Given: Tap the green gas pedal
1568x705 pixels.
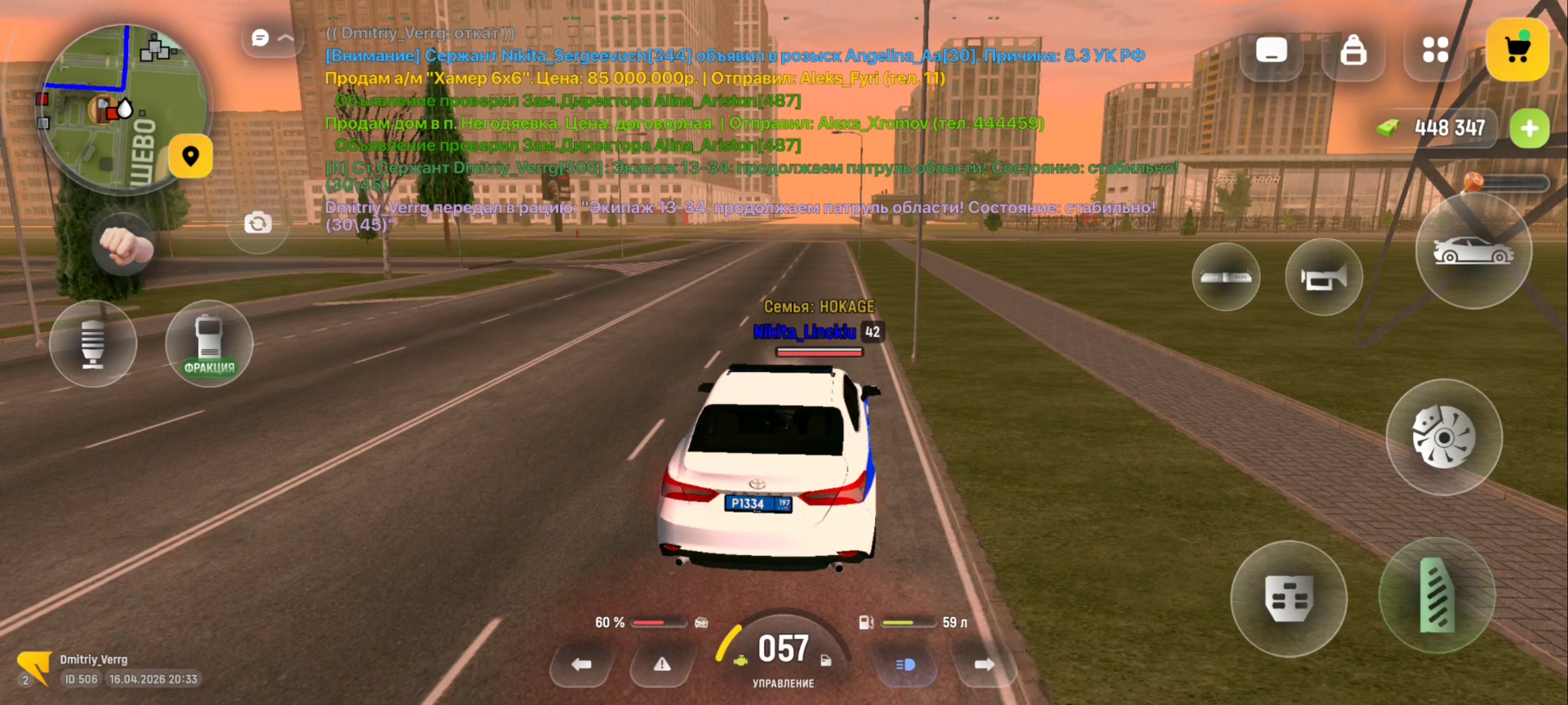Looking at the screenshot, I should [x=1437, y=596].
